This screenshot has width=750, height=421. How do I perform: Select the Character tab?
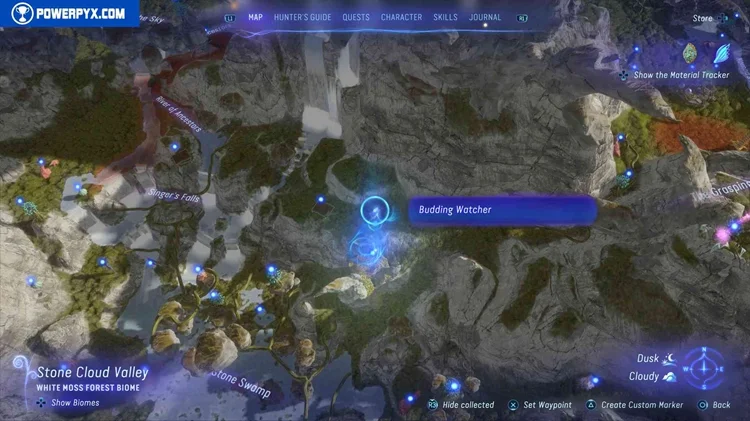(x=401, y=17)
